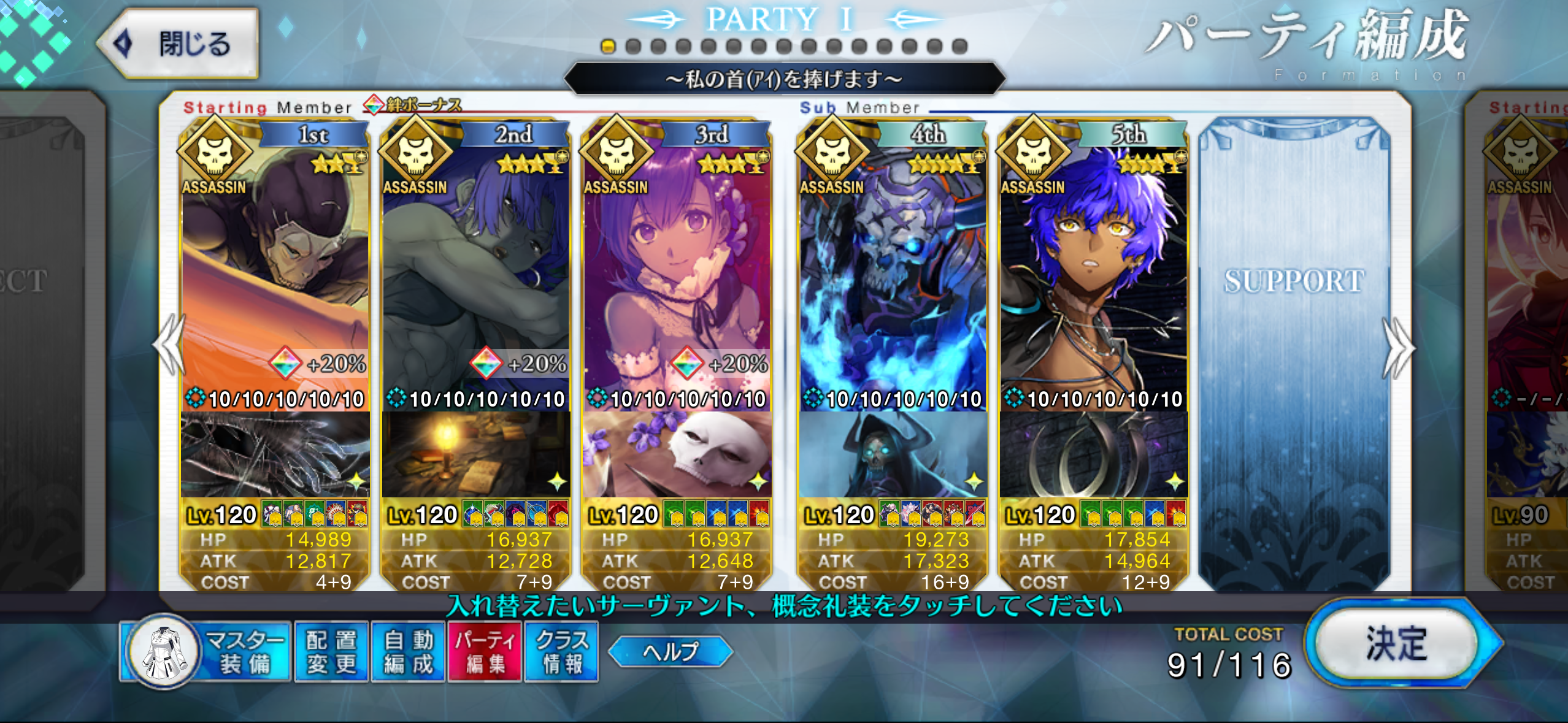Confirm the party with the 決定 button

[1396, 644]
